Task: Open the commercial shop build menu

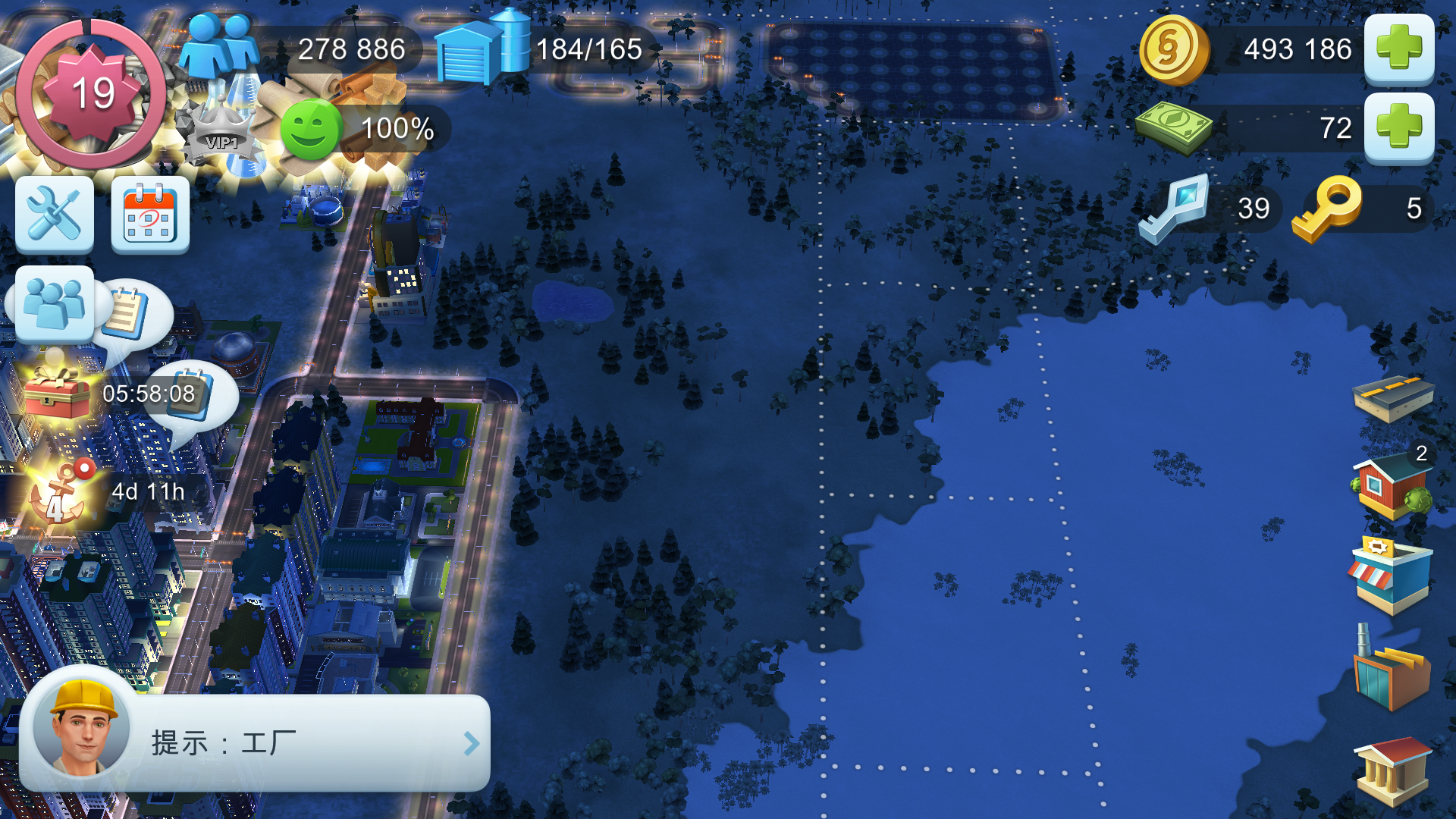Action: coord(1392,575)
